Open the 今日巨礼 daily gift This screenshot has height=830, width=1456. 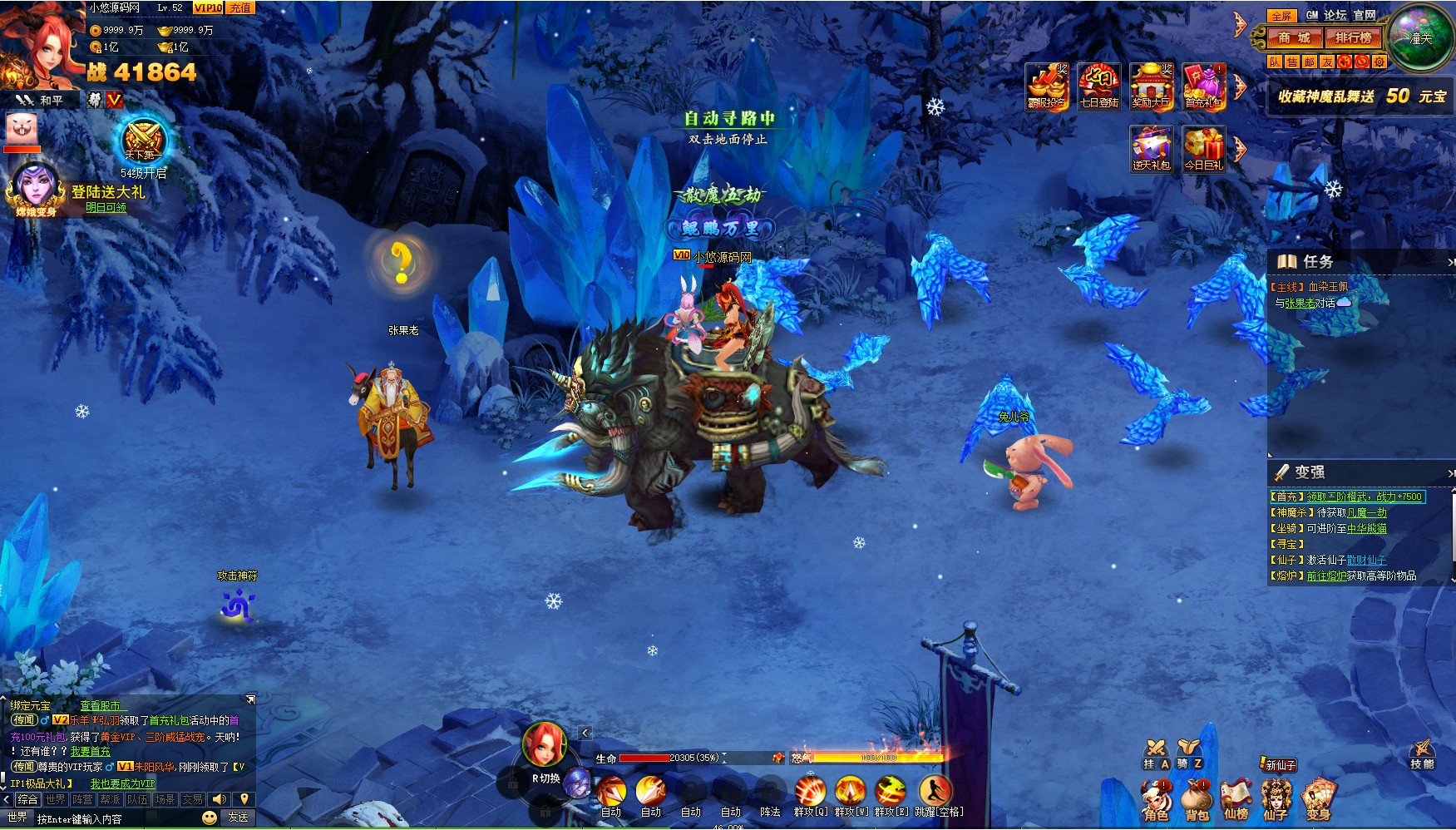[x=1203, y=149]
